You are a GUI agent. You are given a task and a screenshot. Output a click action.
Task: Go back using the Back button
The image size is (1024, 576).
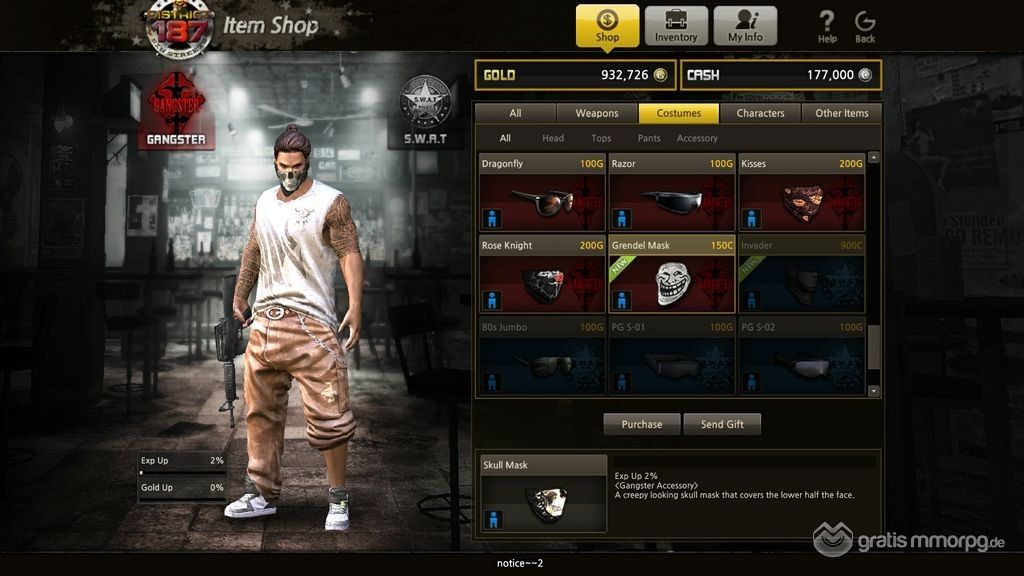click(x=865, y=26)
